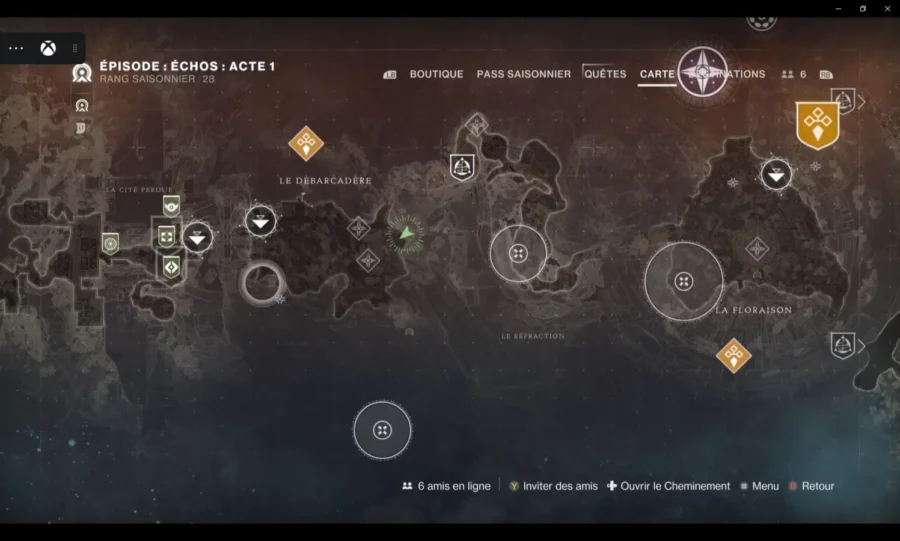Close the game window

click(887, 8)
